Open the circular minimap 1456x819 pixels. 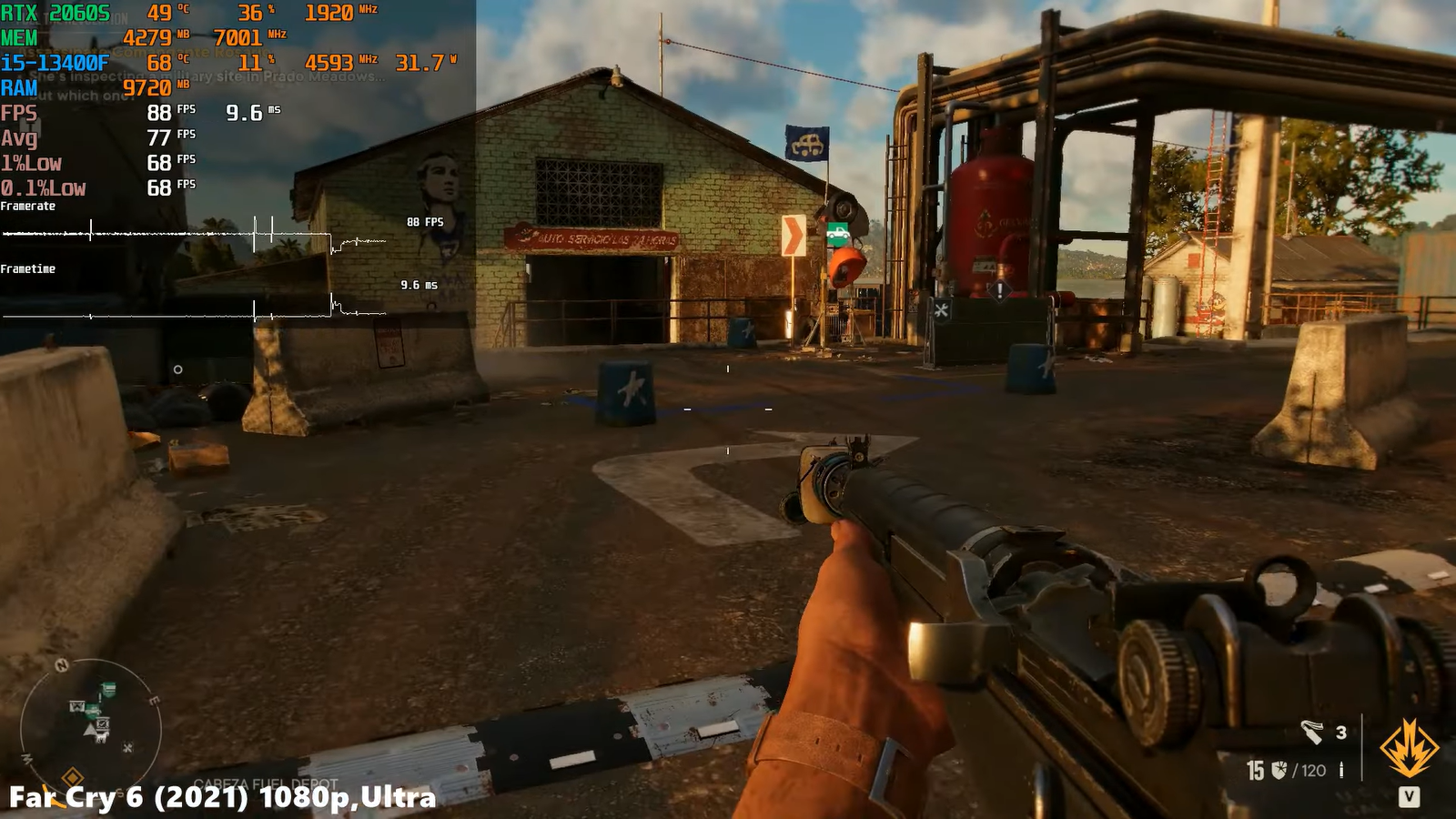(x=91, y=728)
